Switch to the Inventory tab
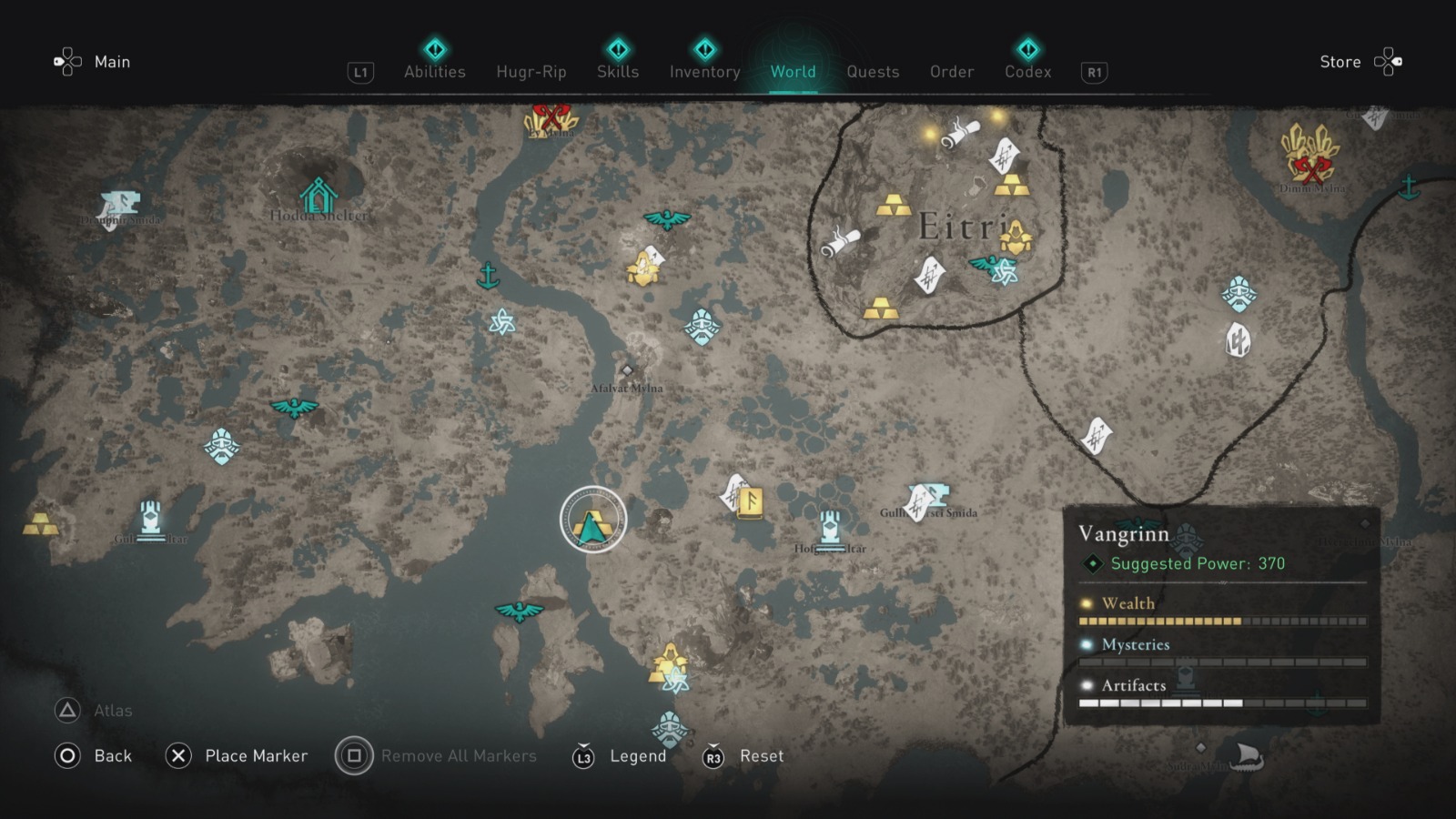This screenshot has height=819, width=1456. (703, 72)
